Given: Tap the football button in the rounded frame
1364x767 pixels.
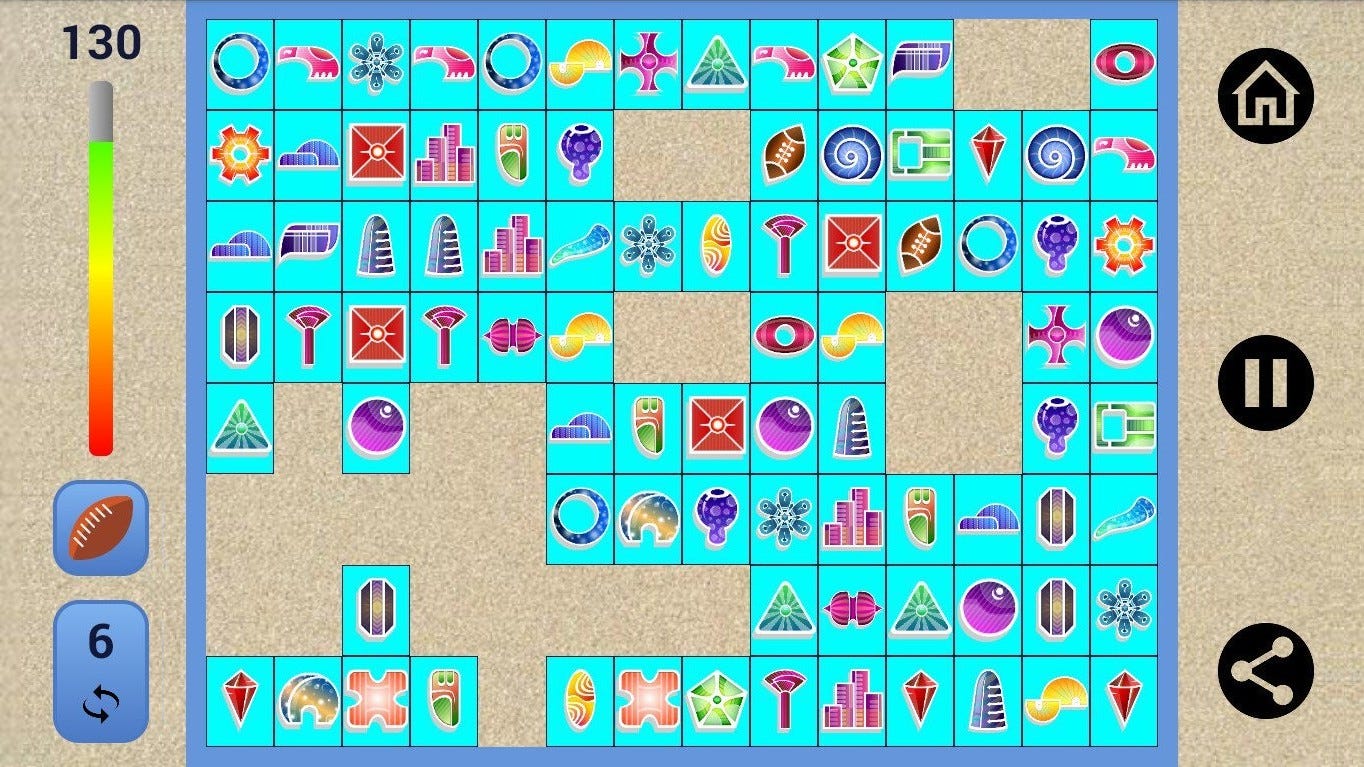Looking at the screenshot, I should [100, 527].
